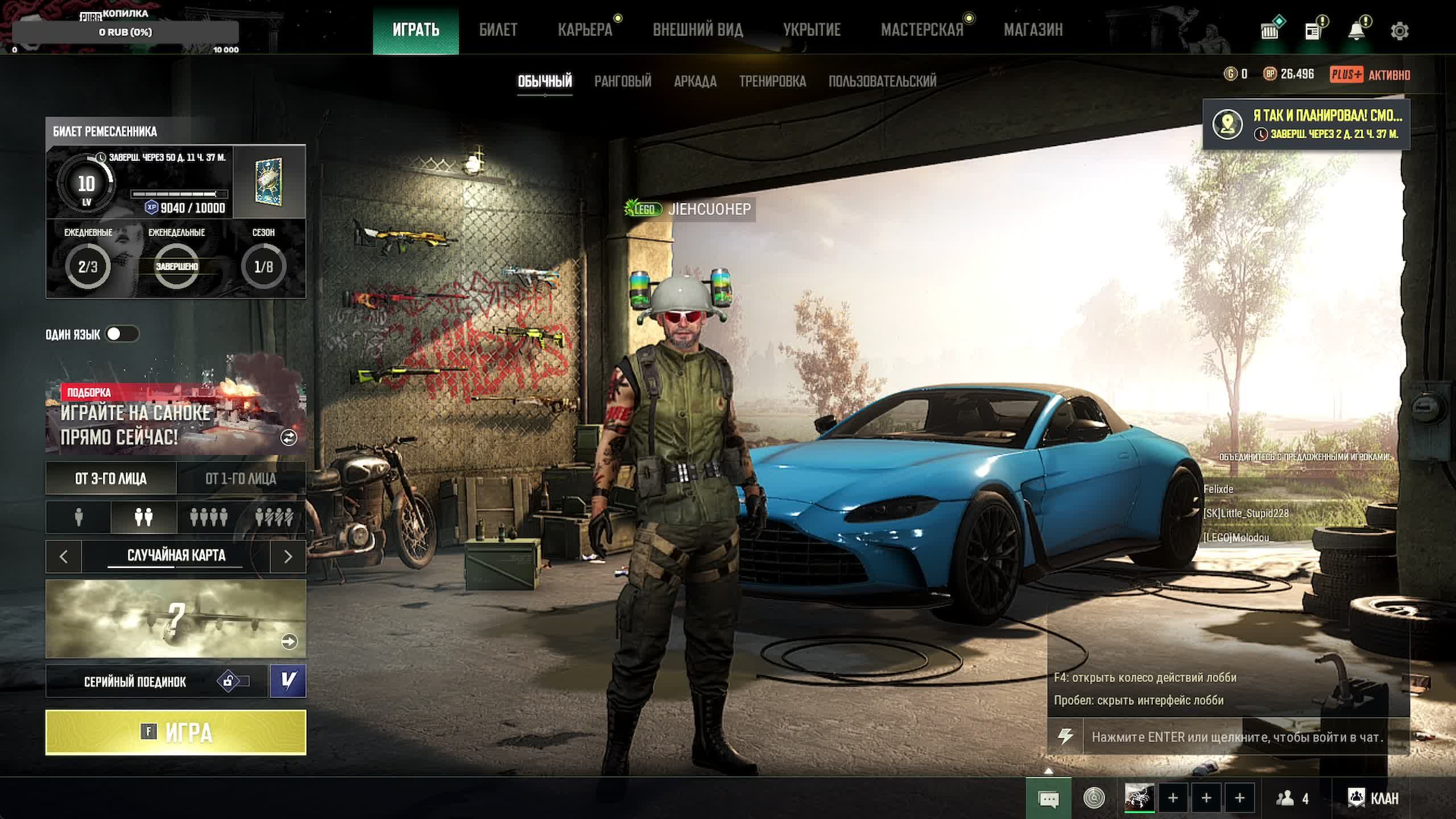Image resolution: width=1456 pixels, height=819 pixels.
Task: Toggle the ОДИН ЯЗЫК switch
Action: [122, 334]
